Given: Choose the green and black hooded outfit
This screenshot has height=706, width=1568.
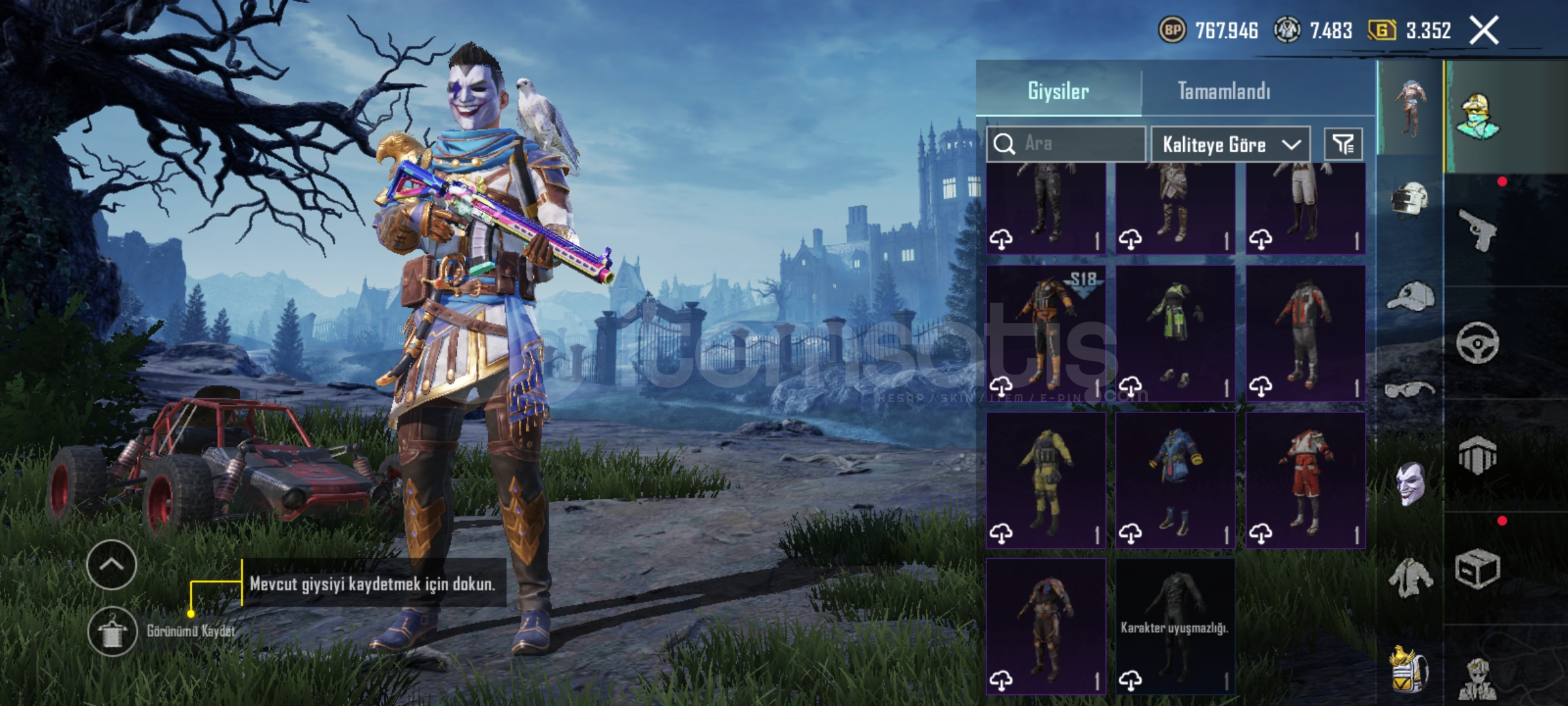Looking at the screenshot, I should click(1175, 332).
